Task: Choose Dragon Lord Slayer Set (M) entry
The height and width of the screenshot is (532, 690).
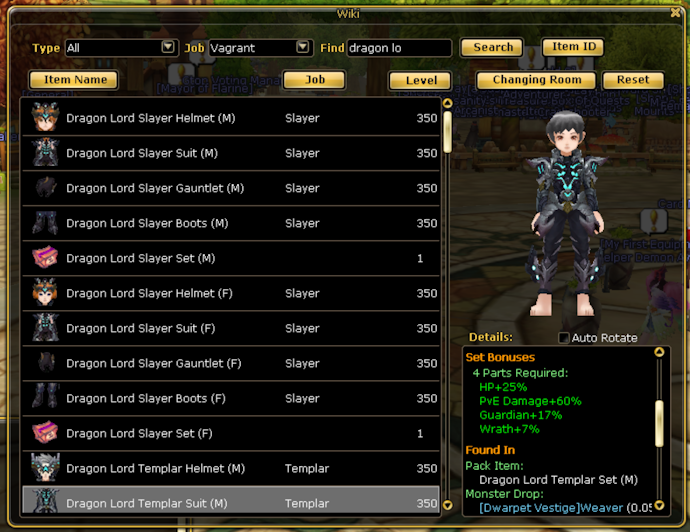Action: 230,258
